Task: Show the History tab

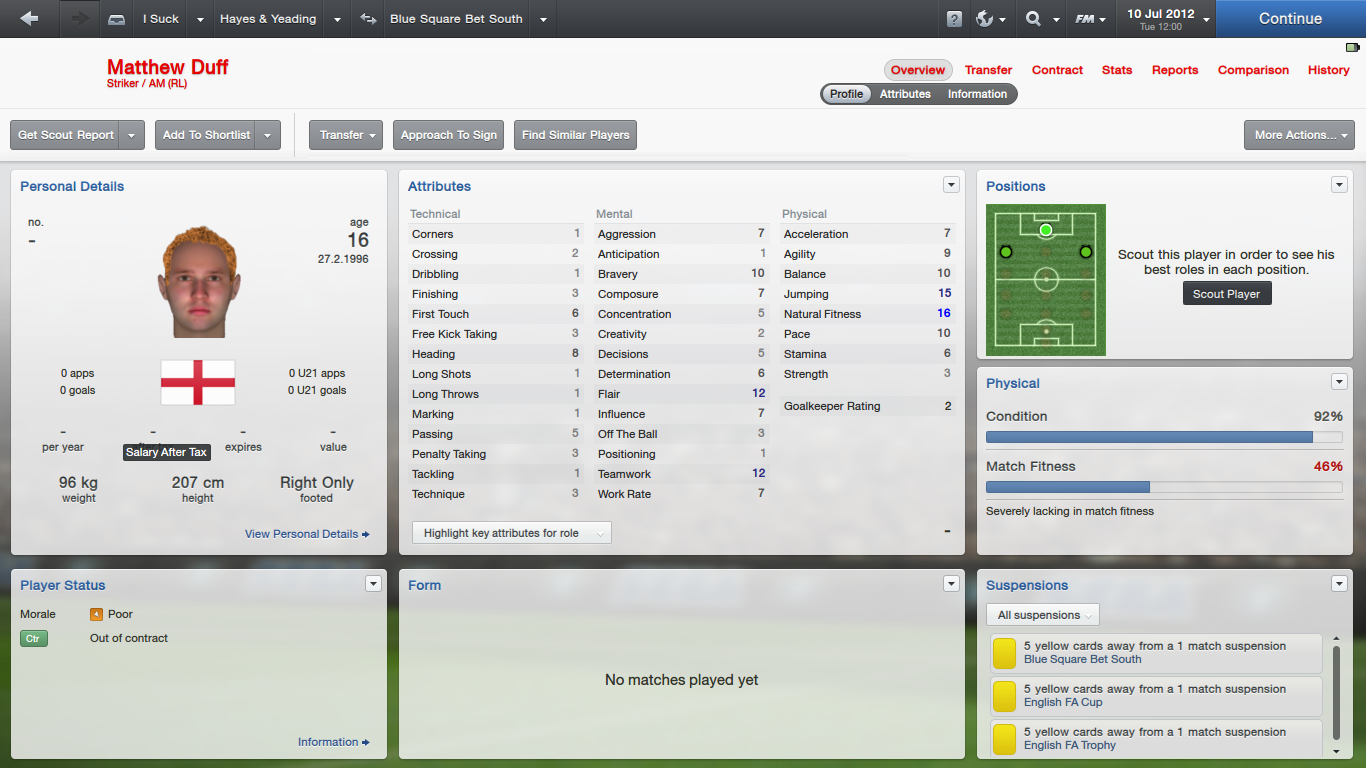Action: point(1328,70)
